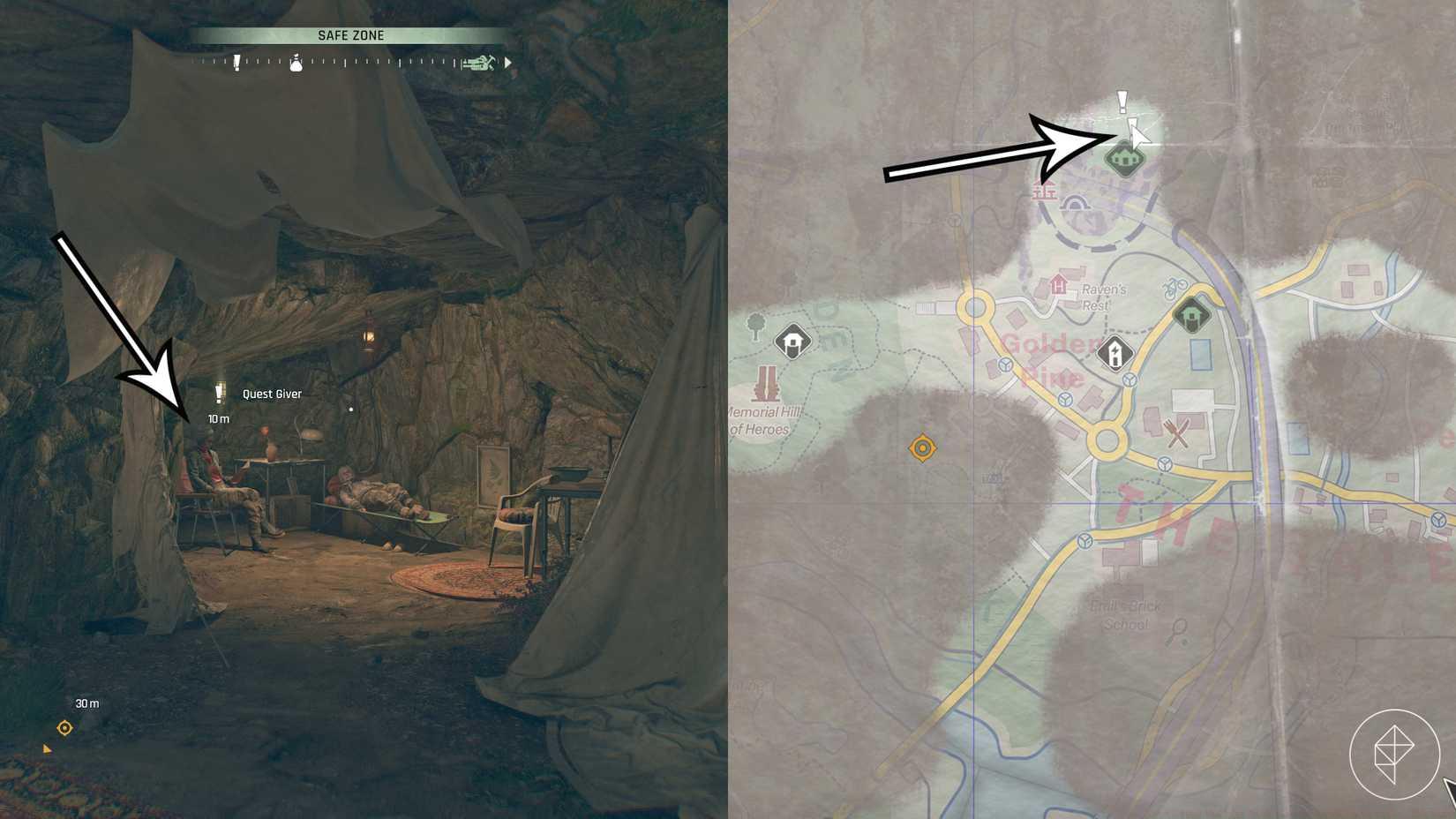Viewport: 1456px width, 819px height.
Task: Click the 30 m objective marker at bottom left
Action: (64, 727)
